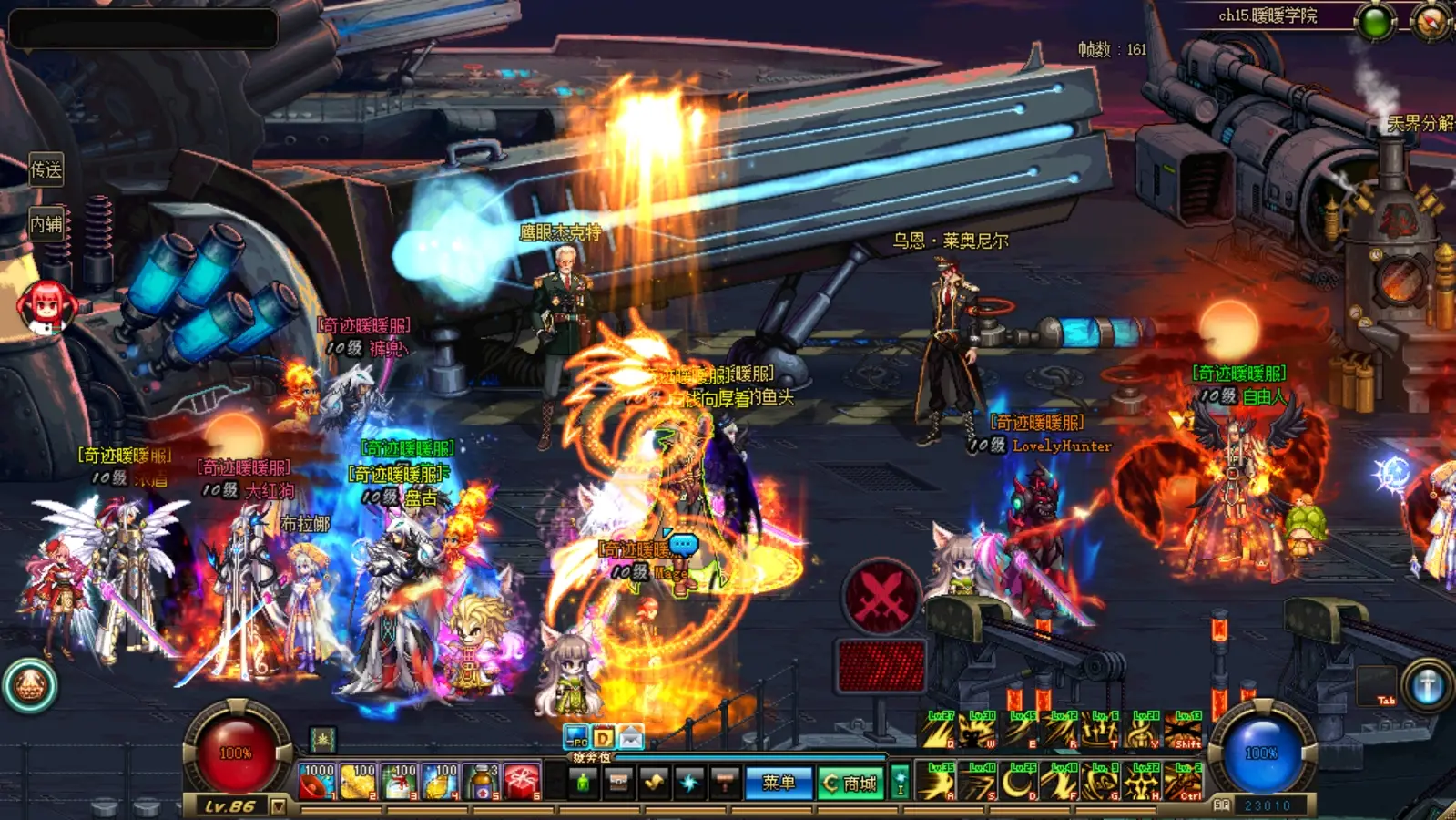The image size is (1456, 820).
Task: Click the 传送 teleport button
Action: [46, 169]
